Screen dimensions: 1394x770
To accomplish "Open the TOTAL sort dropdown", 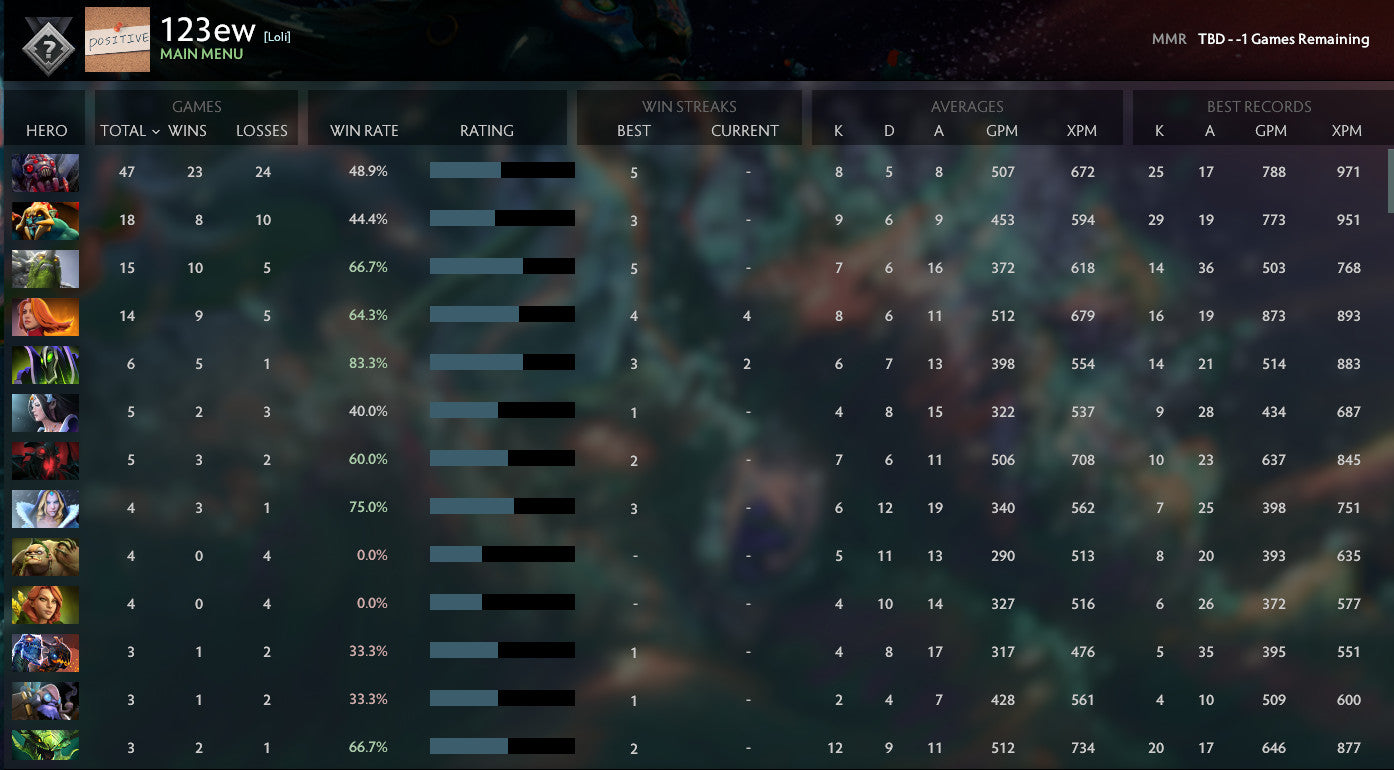I will [x=127, y=130].
